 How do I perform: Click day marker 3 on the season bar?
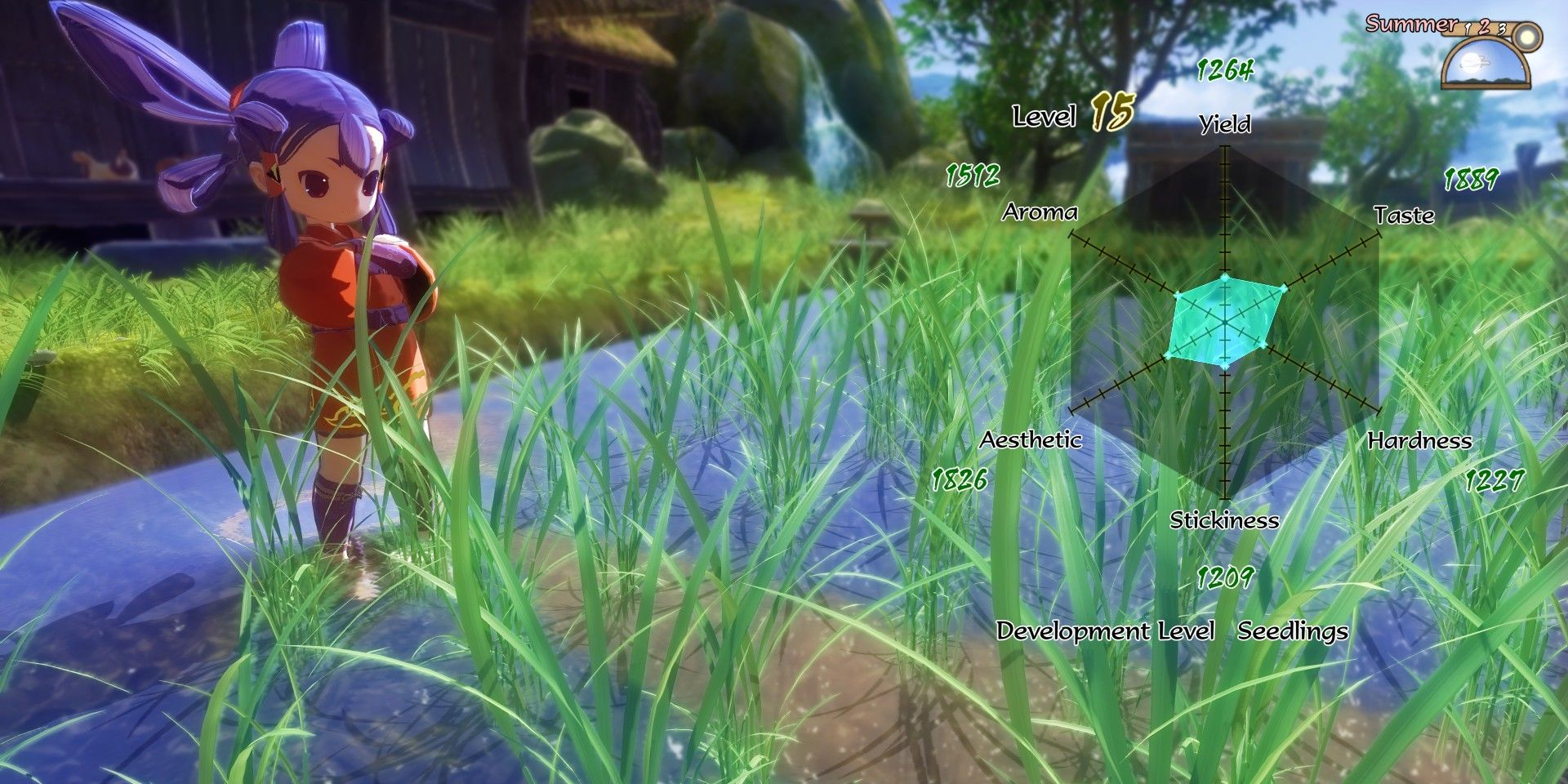pos(1503,29)
